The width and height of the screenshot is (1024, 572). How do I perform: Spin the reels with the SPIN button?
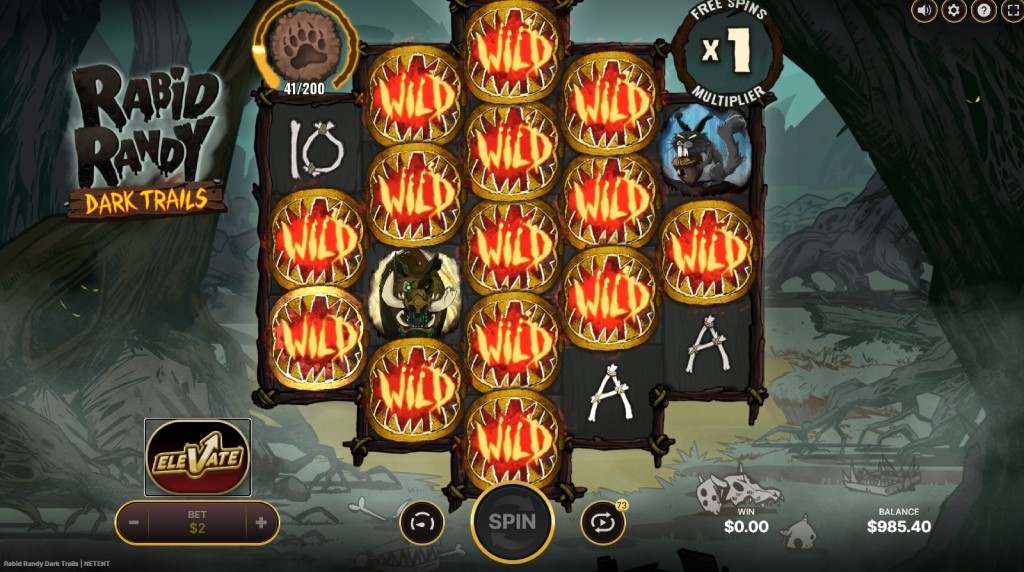[x=512, y=522]
